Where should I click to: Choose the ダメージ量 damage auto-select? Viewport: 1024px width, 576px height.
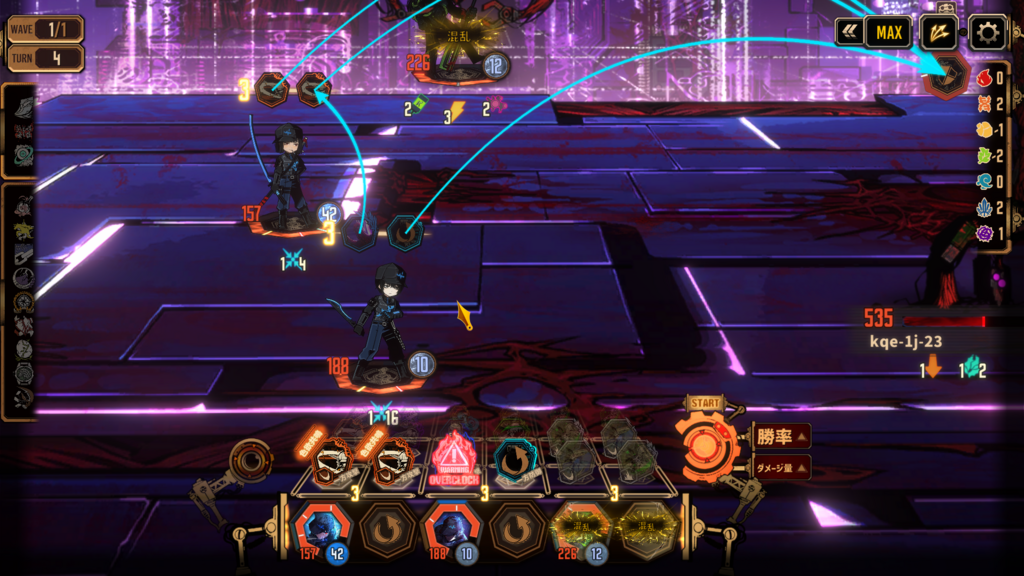pyautogui.click(x=781, y=466)
